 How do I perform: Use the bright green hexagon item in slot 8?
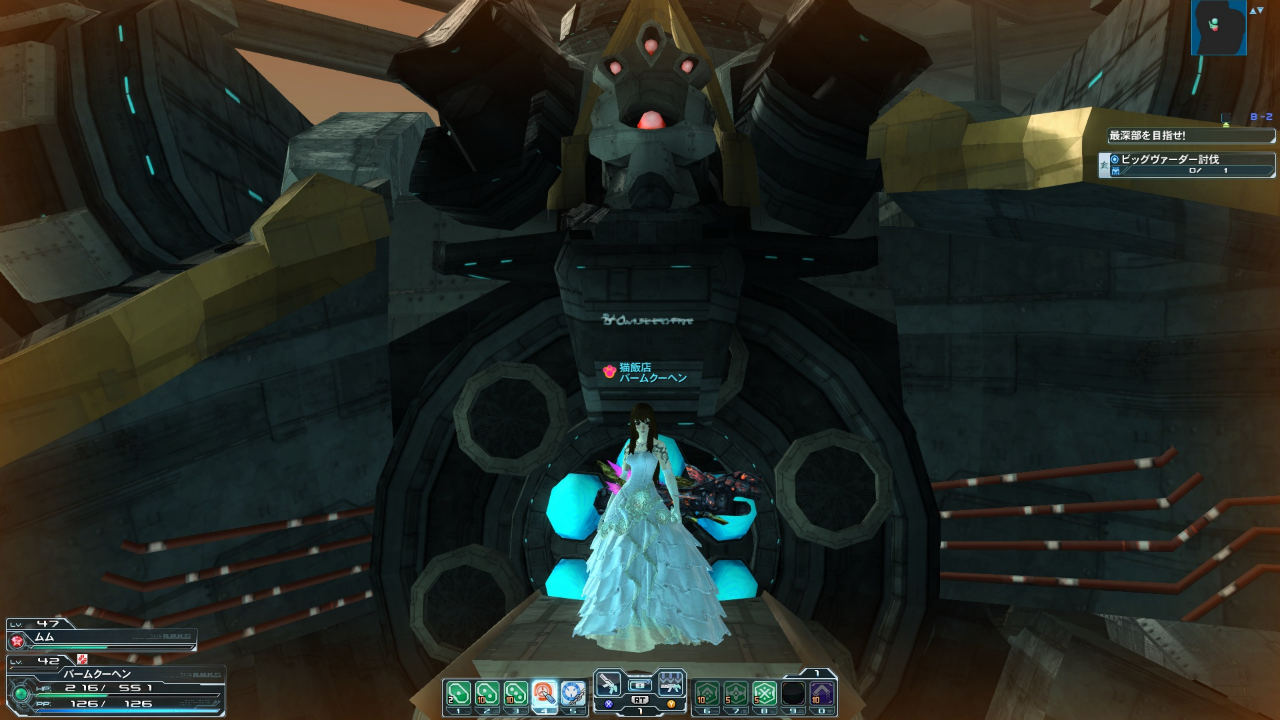[x=765, y=693]
